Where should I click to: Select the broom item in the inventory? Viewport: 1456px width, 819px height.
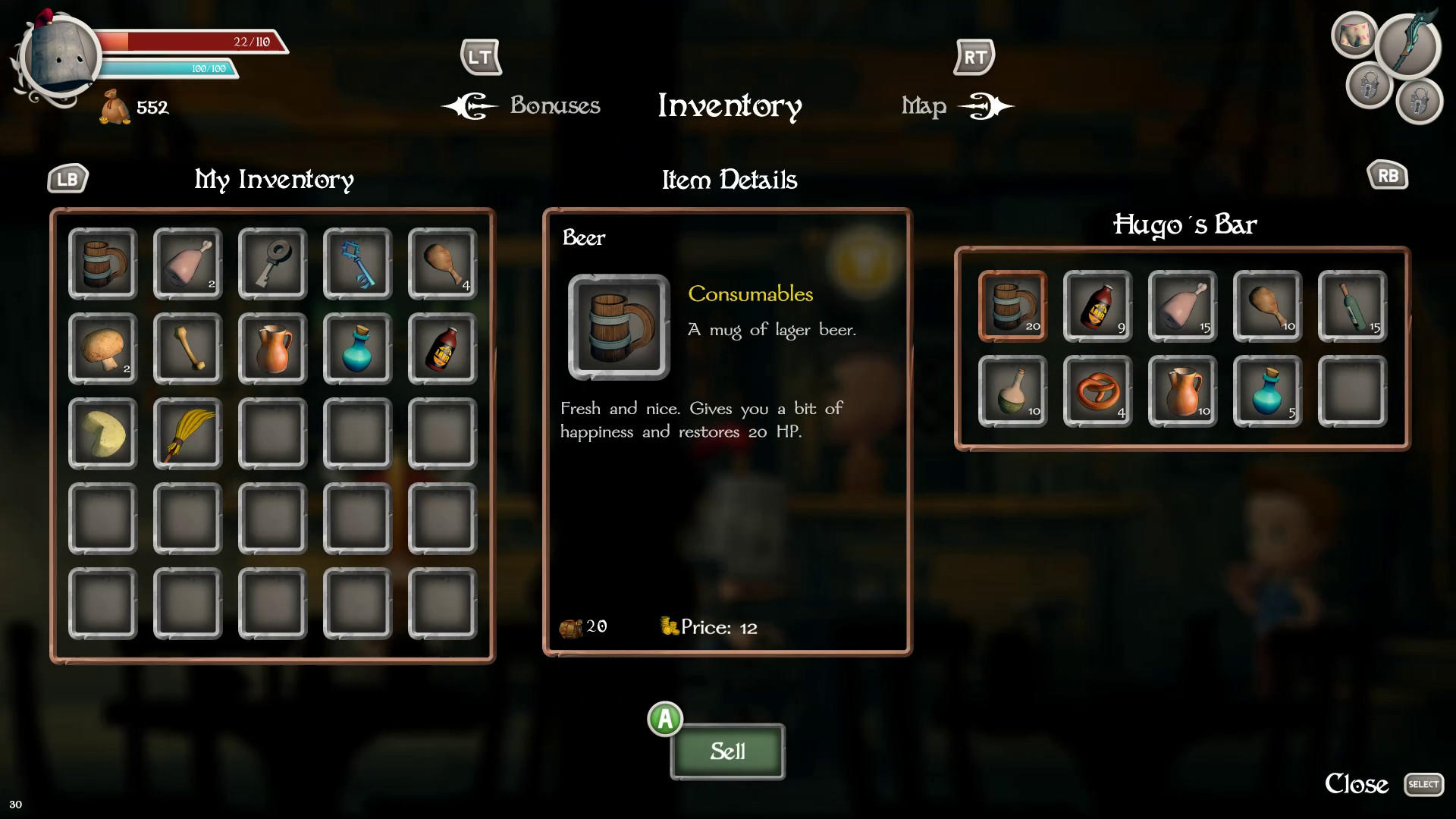[x=187, y=433]
